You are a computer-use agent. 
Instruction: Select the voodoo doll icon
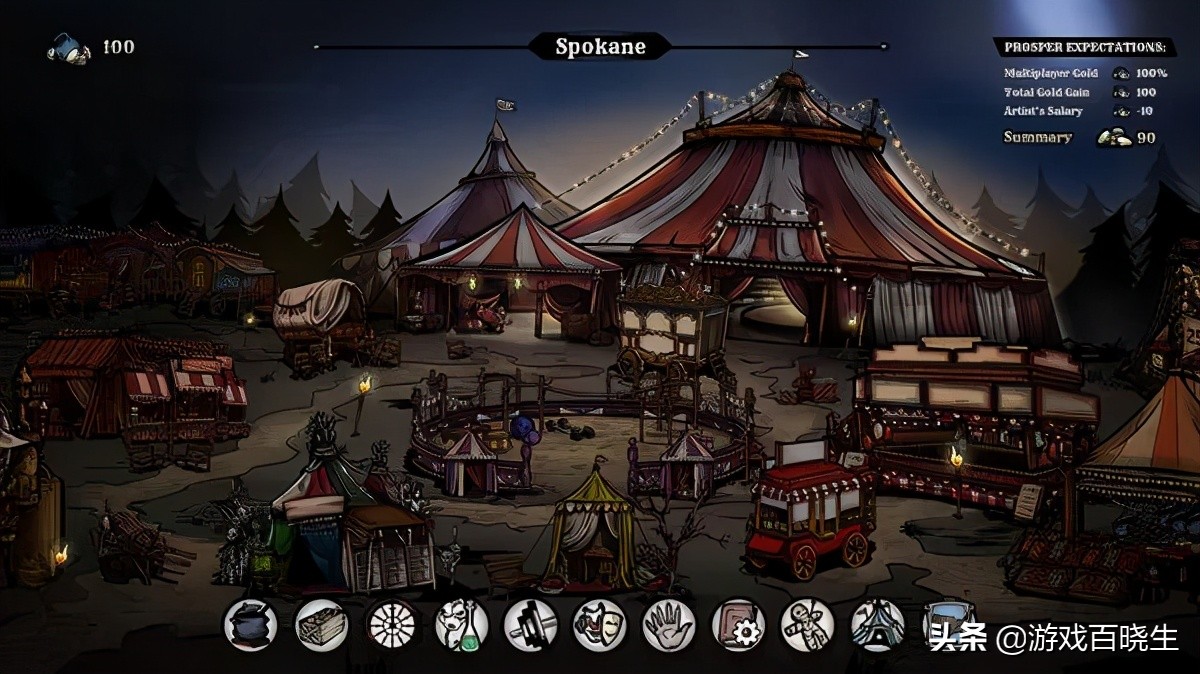click(x=807, y=625)
